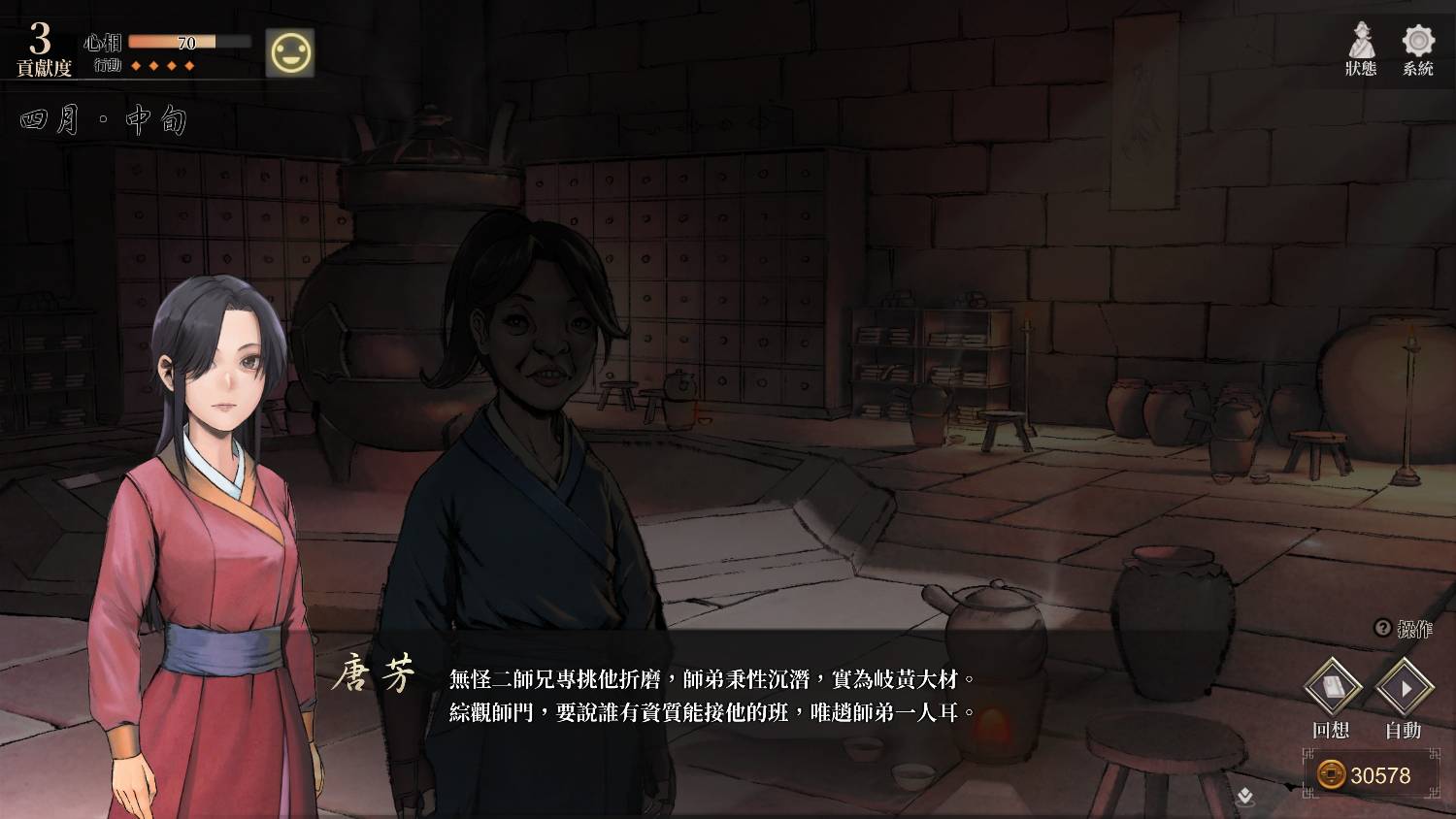The width and height of the screenshot is (1456, 819).
Task: Click the coin icon in the money display
Action: [x=1334, y=774]
